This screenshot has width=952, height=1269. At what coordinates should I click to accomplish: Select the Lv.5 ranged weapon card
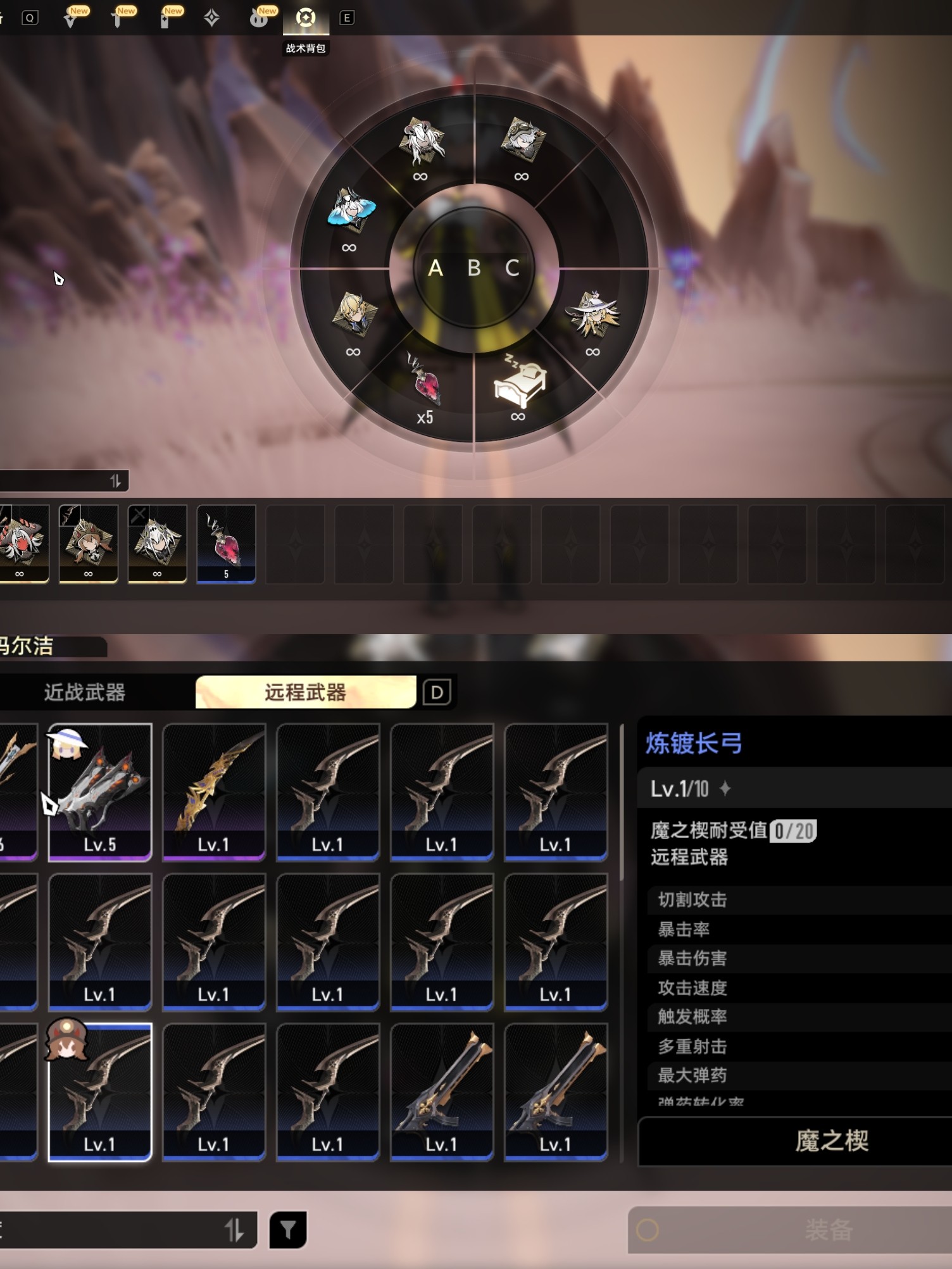tap(100, 792)
